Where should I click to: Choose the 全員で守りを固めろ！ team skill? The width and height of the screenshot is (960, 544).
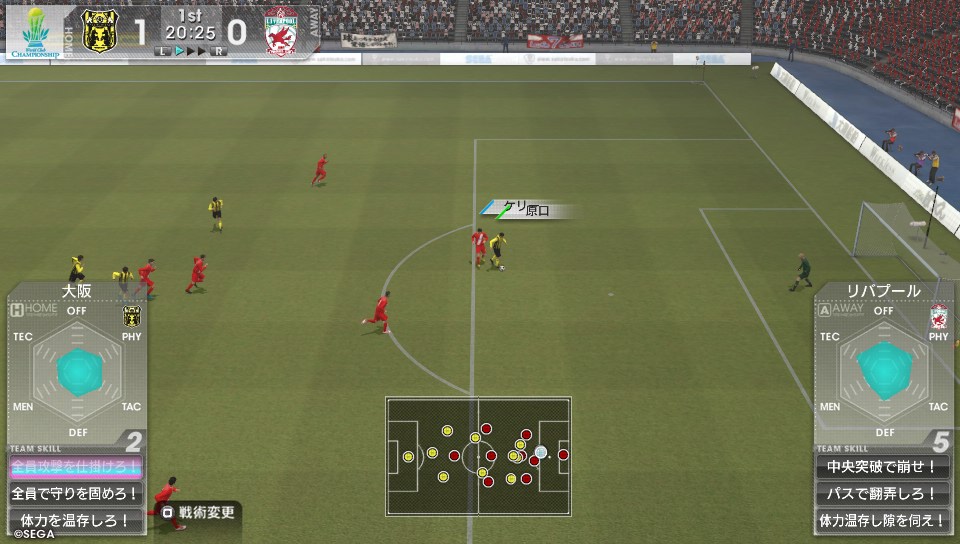pyautogui.click(x=75, y=493)
